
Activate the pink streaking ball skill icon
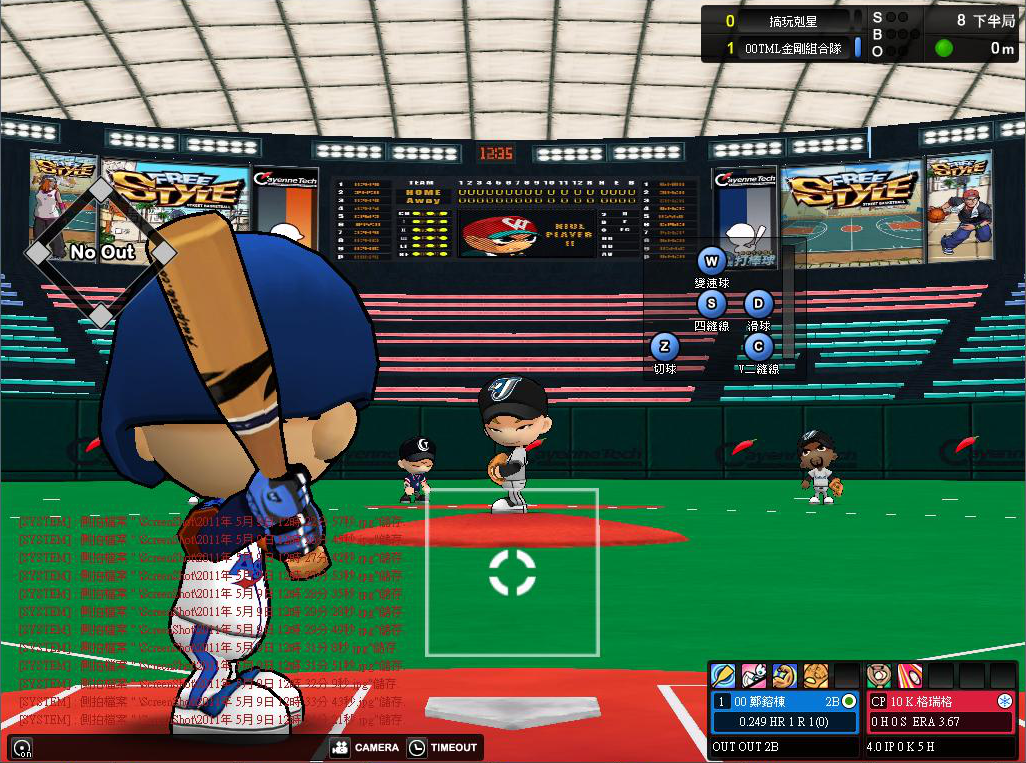909,675
